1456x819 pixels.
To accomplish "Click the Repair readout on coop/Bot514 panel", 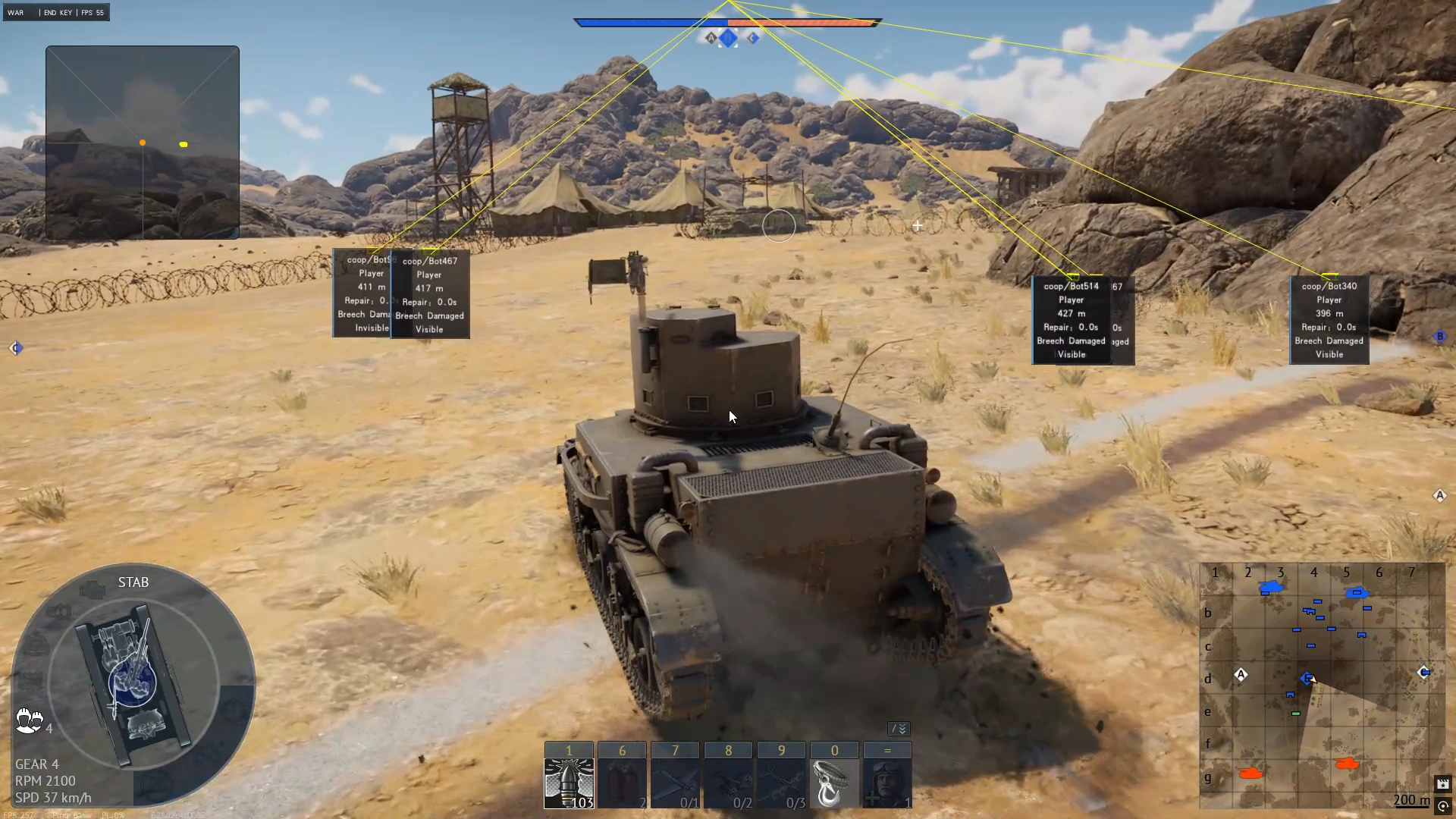I will pos(1072,327).
